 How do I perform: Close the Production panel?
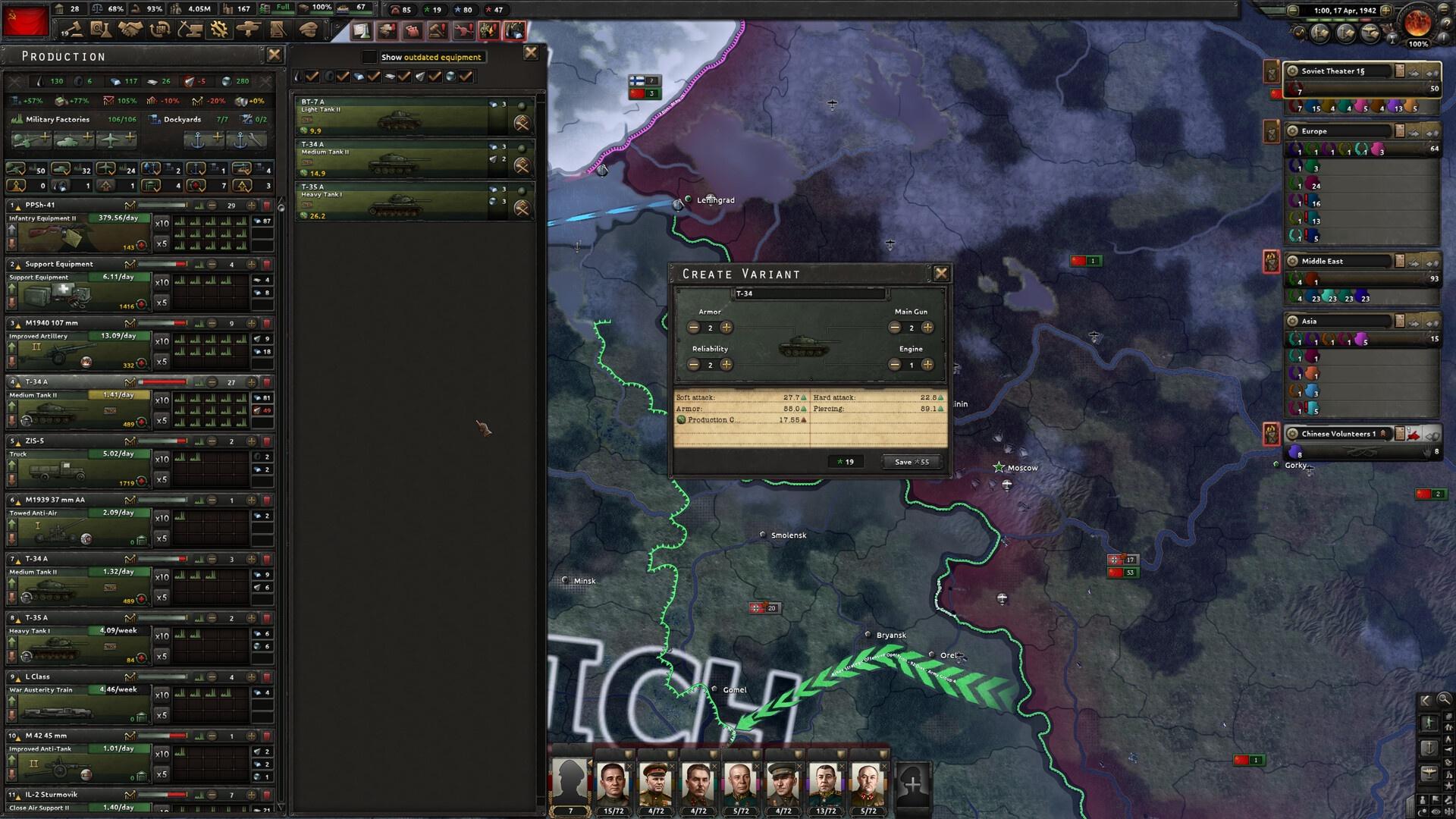click(x=275, y=55)
